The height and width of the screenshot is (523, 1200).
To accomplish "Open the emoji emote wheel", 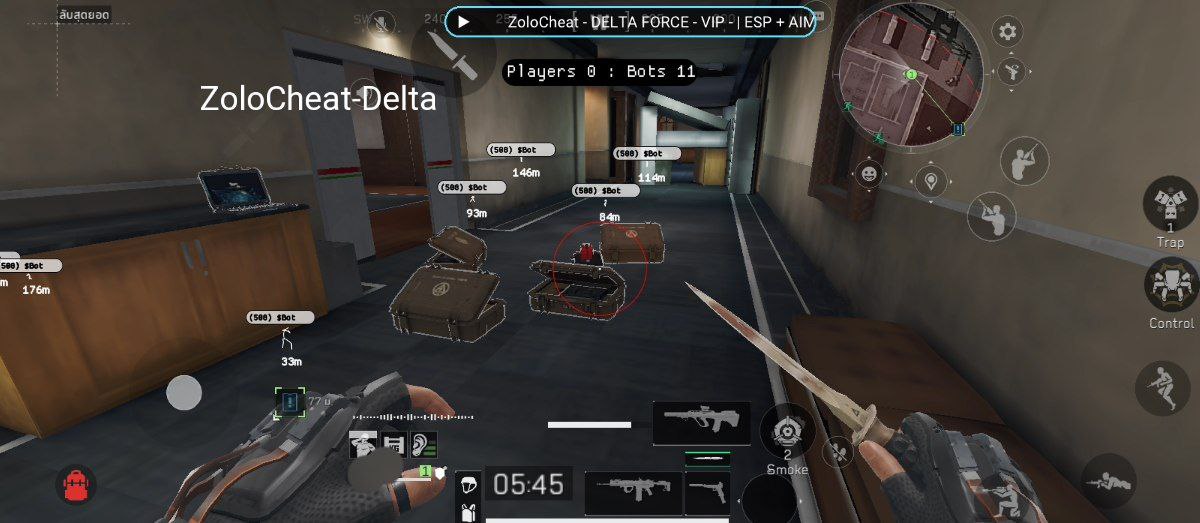I will click(x=869, y=174).
